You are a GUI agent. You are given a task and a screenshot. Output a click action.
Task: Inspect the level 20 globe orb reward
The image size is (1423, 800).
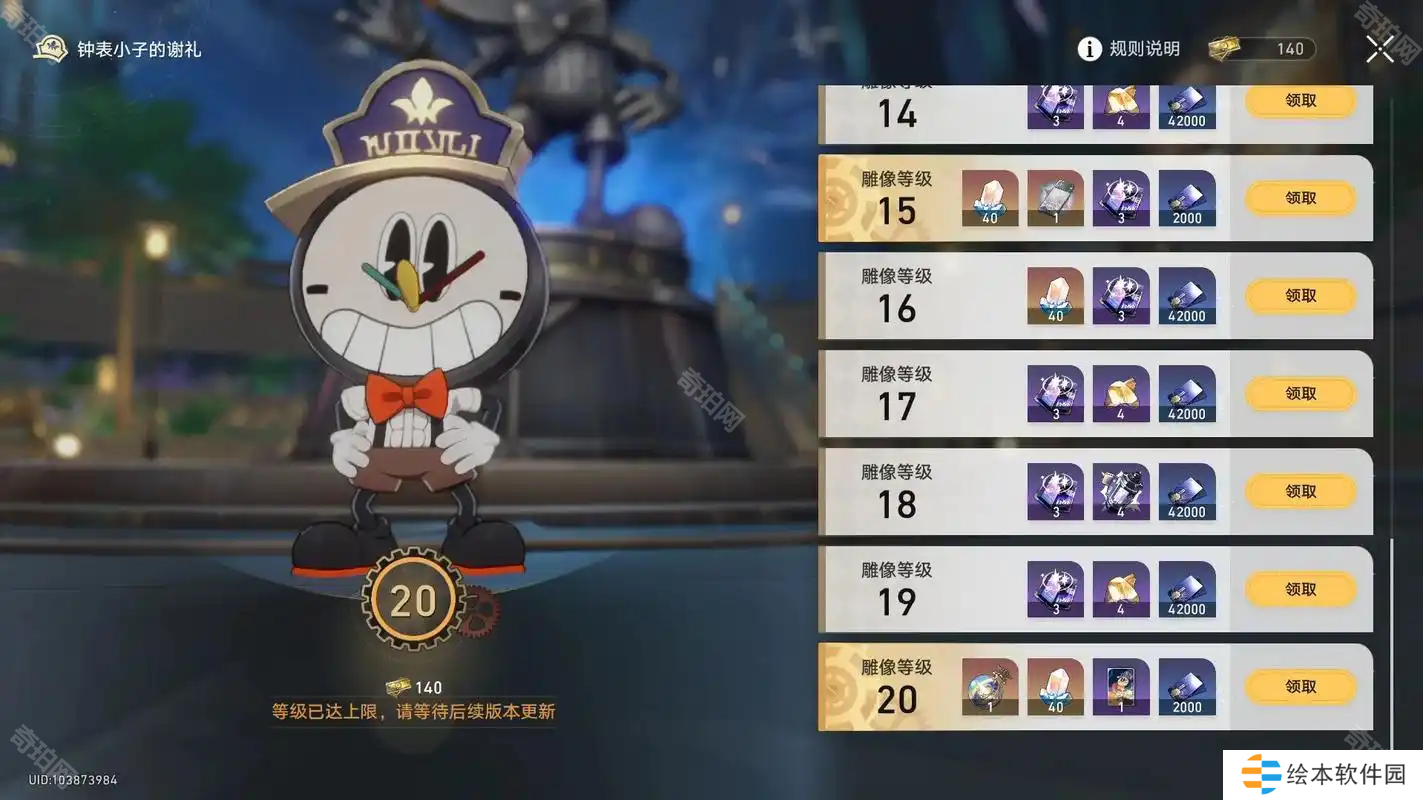point(990,687)
